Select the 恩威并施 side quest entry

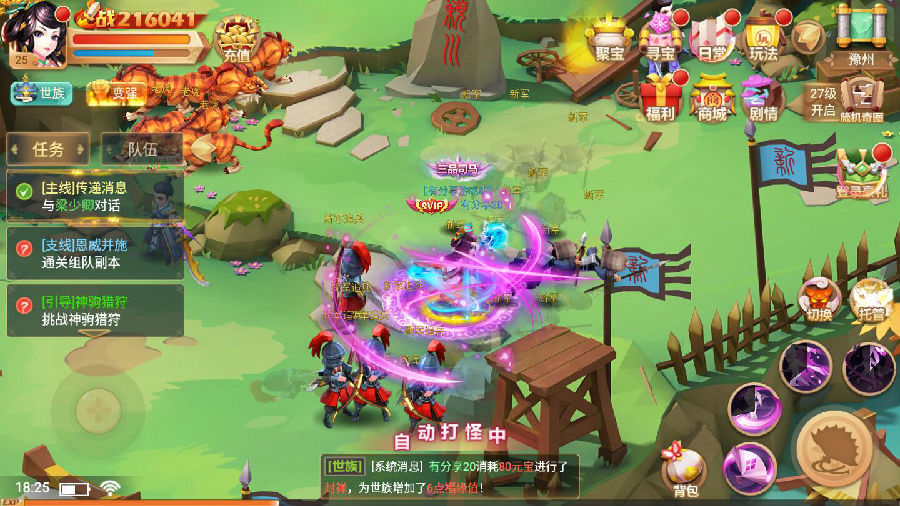click(94, 253)
